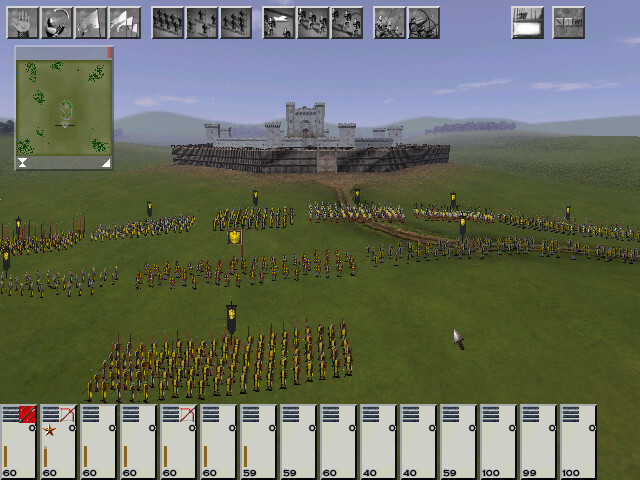Select the unit card with solid red flag
This screenshot has width=640, height=480.
pyautogui.click(x=19, y=442)
